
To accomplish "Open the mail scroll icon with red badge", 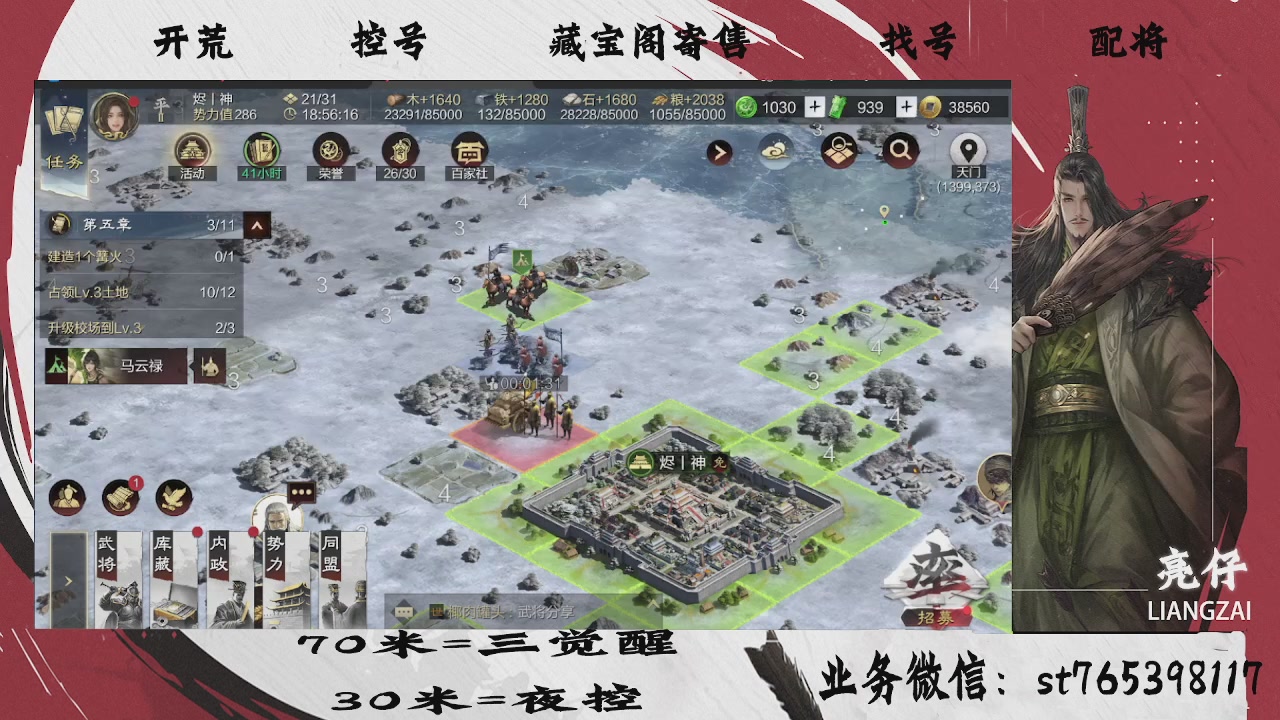I will (120, 497).
